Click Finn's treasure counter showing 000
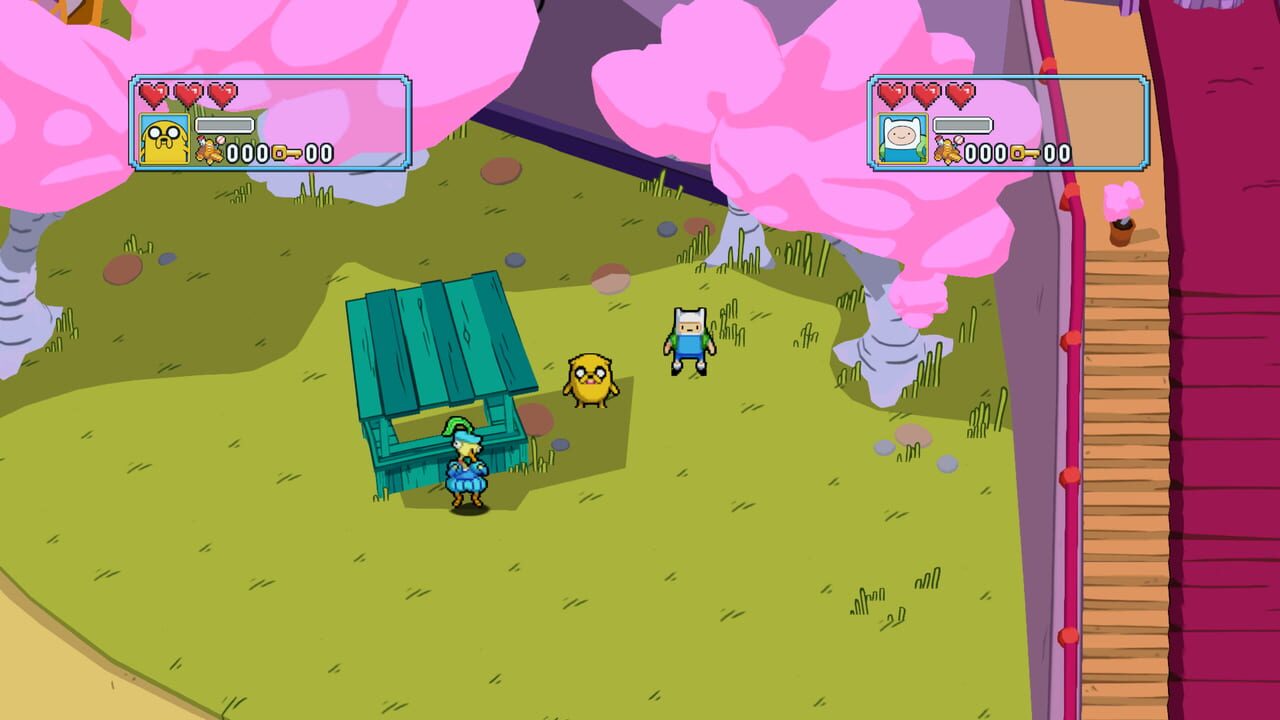The image size is (1280, 720). [987, 152]
